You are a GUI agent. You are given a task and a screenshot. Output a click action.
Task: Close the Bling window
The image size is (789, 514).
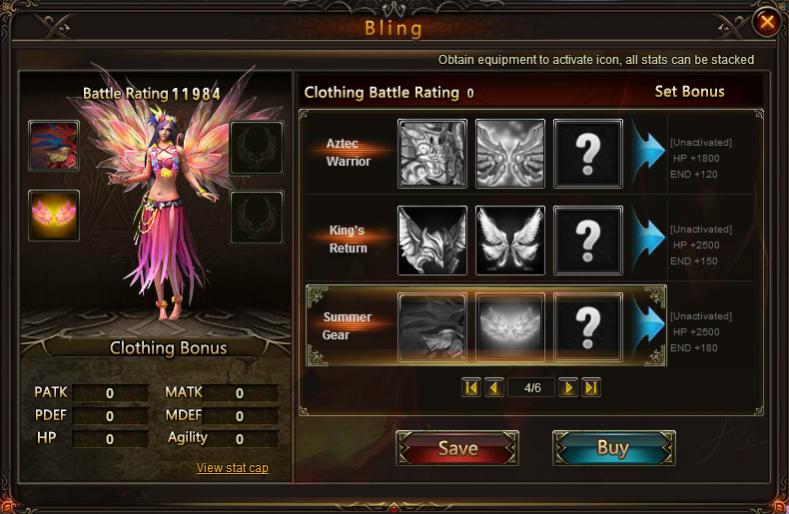coord(766,22)
